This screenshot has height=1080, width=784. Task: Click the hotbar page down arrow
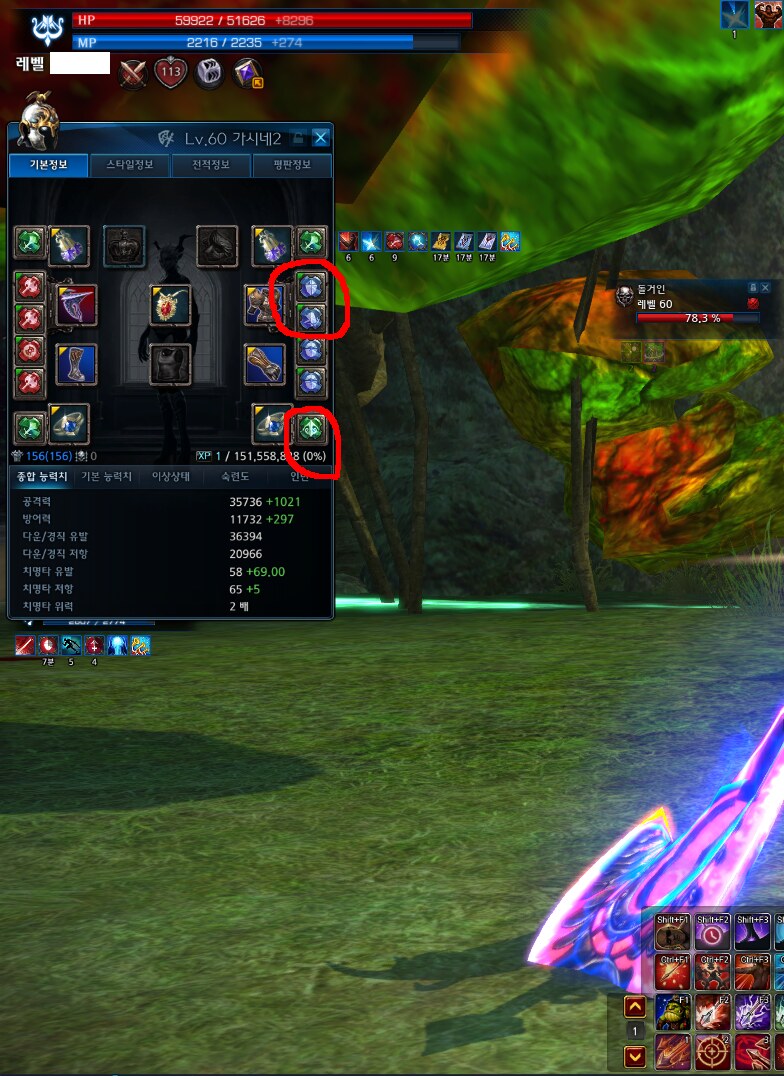tap(634, 1055)
